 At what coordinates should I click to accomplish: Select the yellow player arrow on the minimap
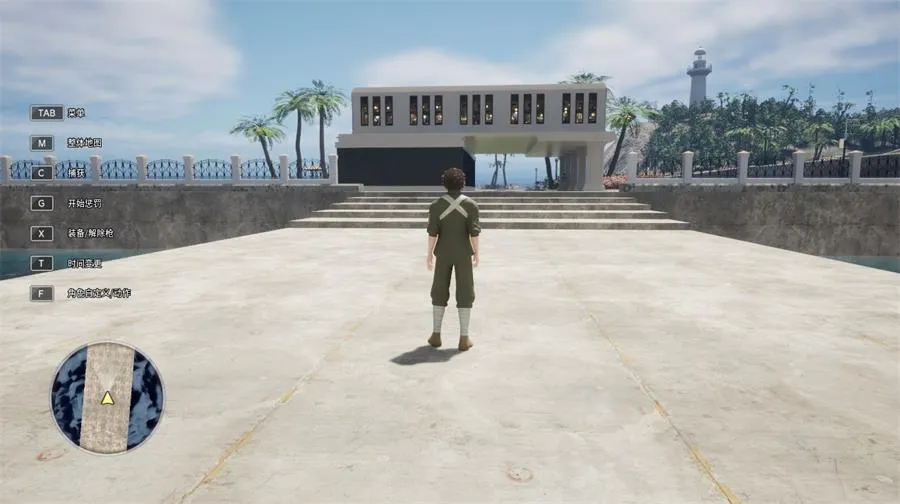[107, 398]
